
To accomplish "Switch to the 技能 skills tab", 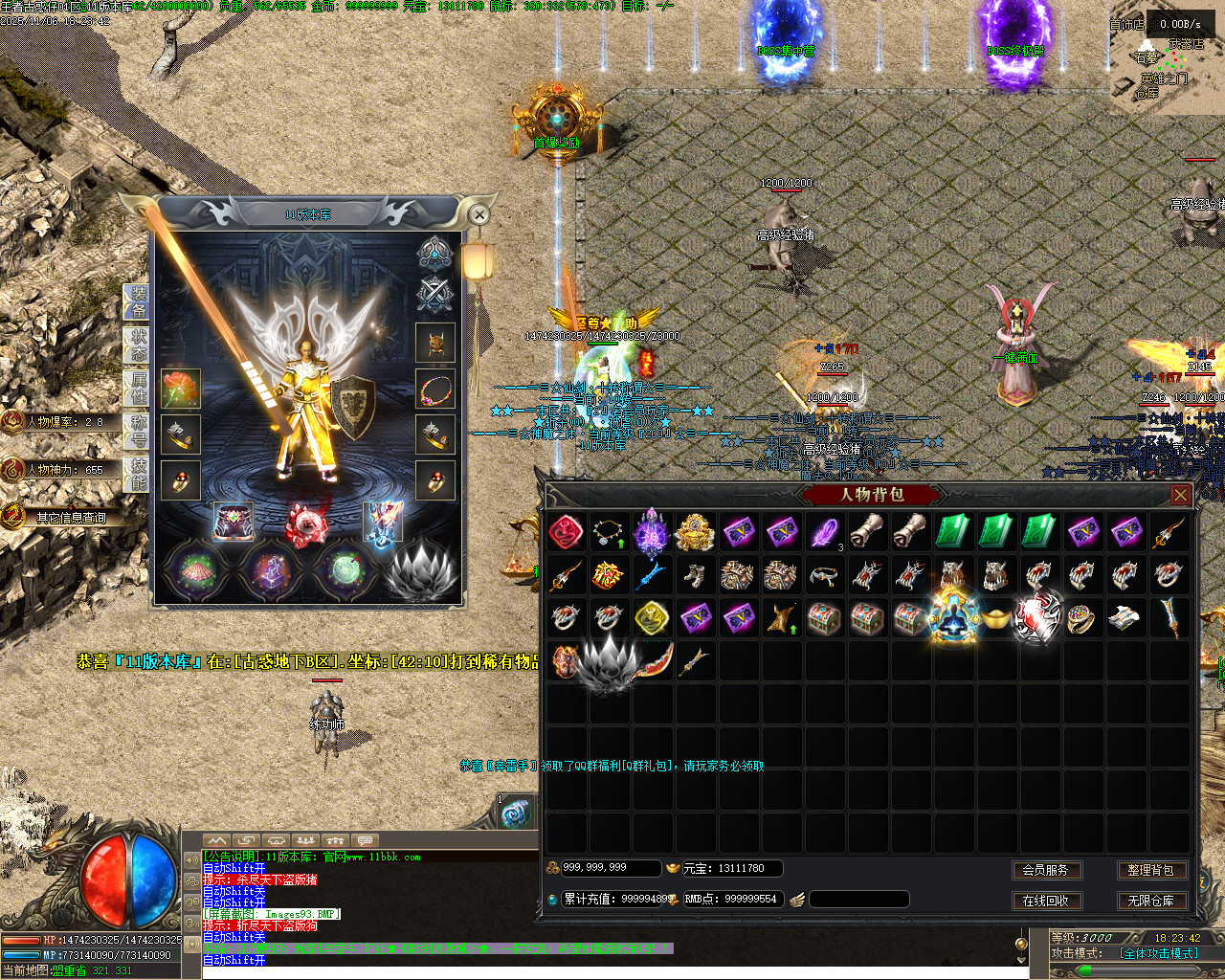I will pos(139,475).
